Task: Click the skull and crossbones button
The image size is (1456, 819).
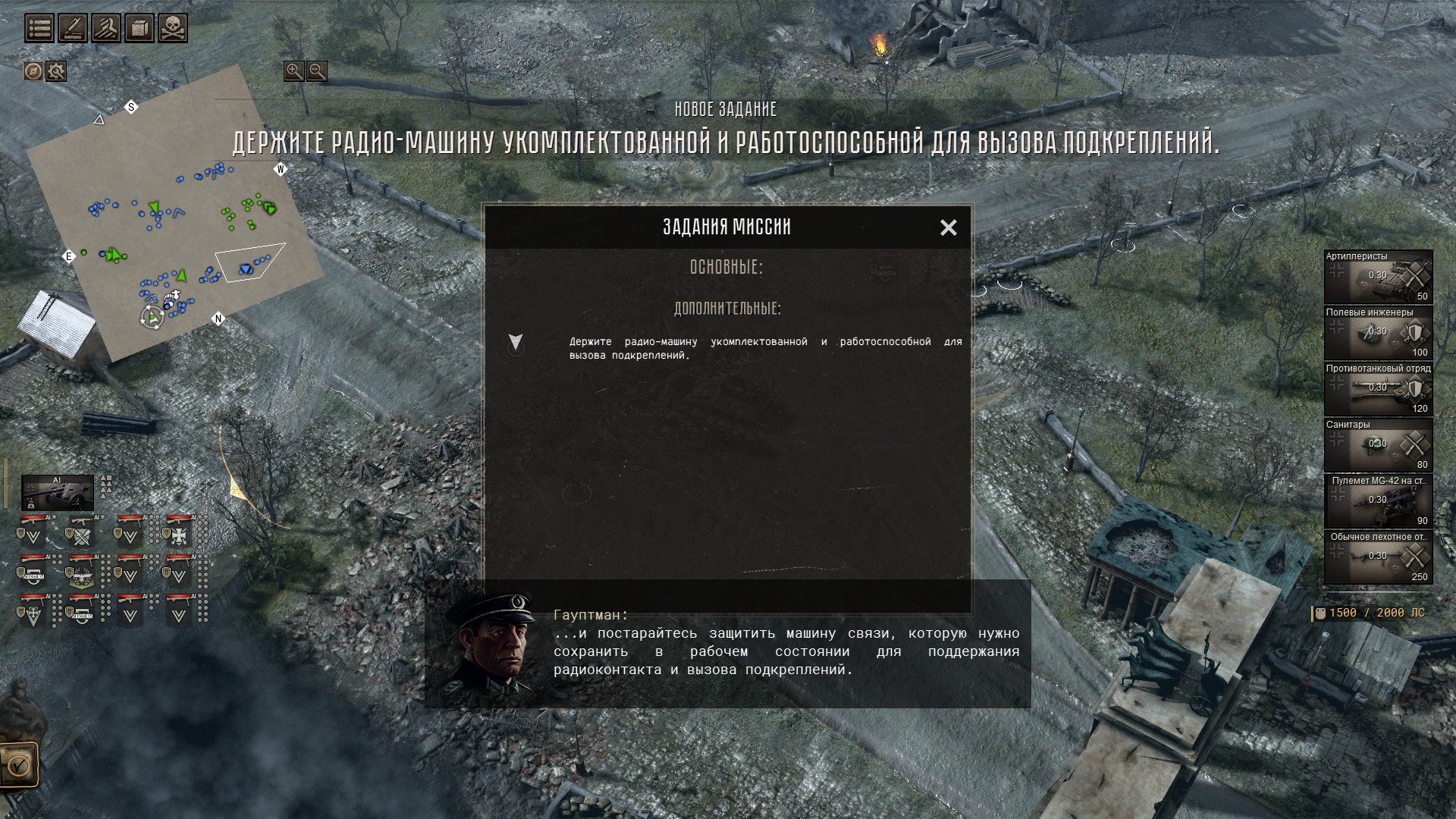Action: (x=172, y=28)
